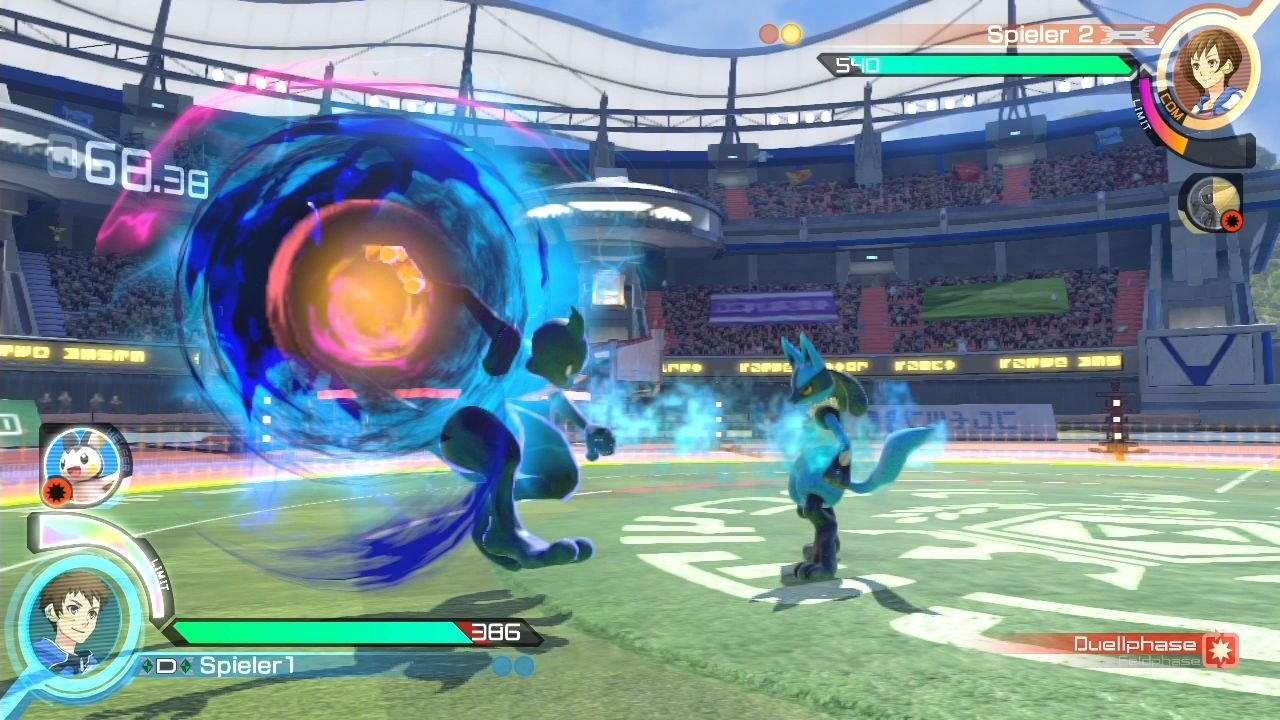
Task: Click the Duellphase burst icon
Action: click(1221, 649)
